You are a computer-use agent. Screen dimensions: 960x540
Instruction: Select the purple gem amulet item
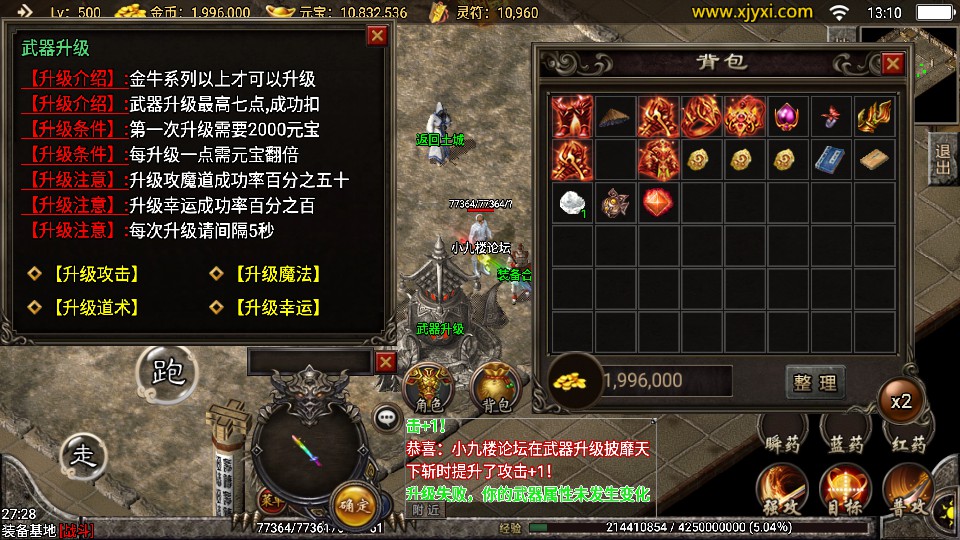pos(787,116)
